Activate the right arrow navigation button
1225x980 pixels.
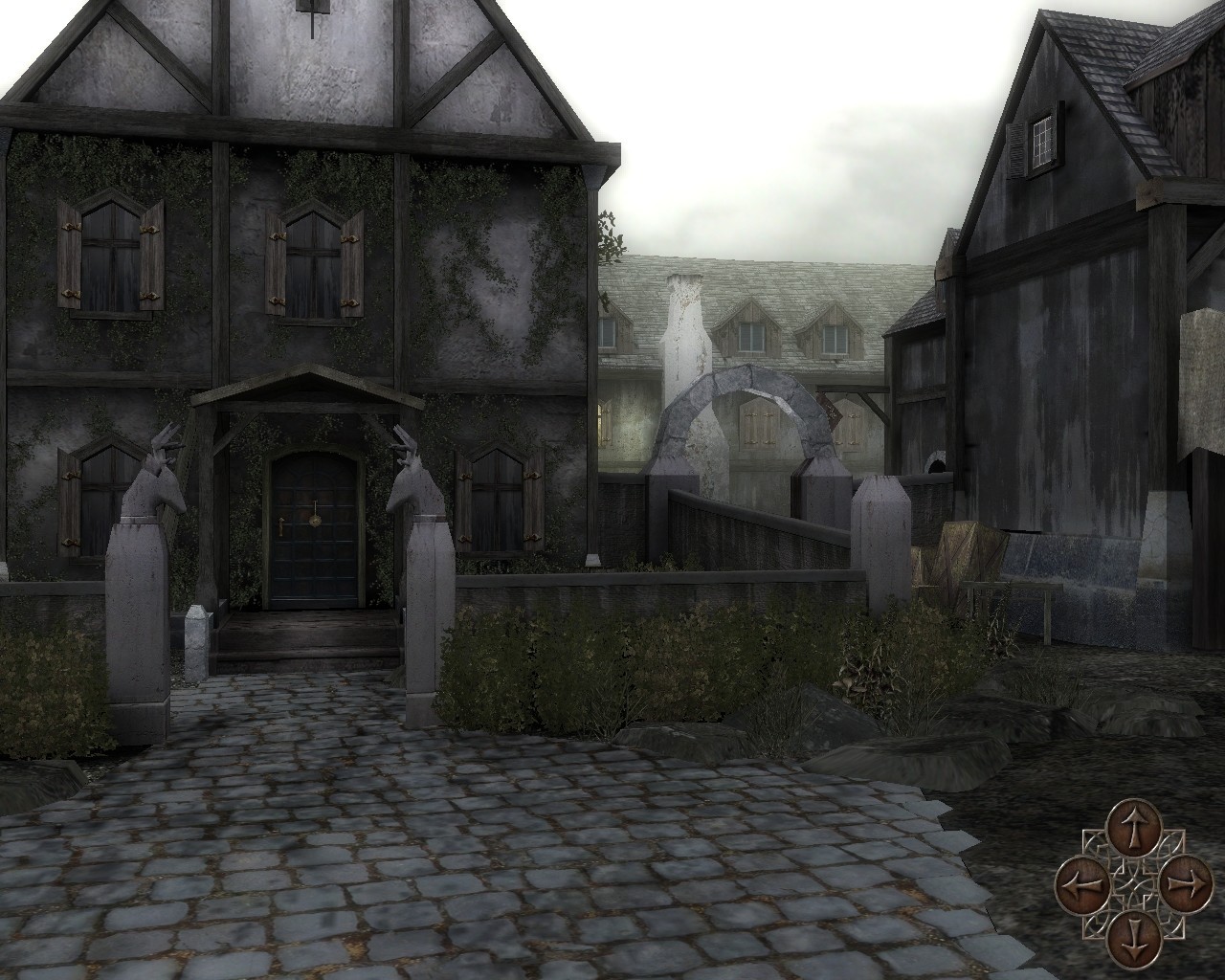tap(1183, 880)
